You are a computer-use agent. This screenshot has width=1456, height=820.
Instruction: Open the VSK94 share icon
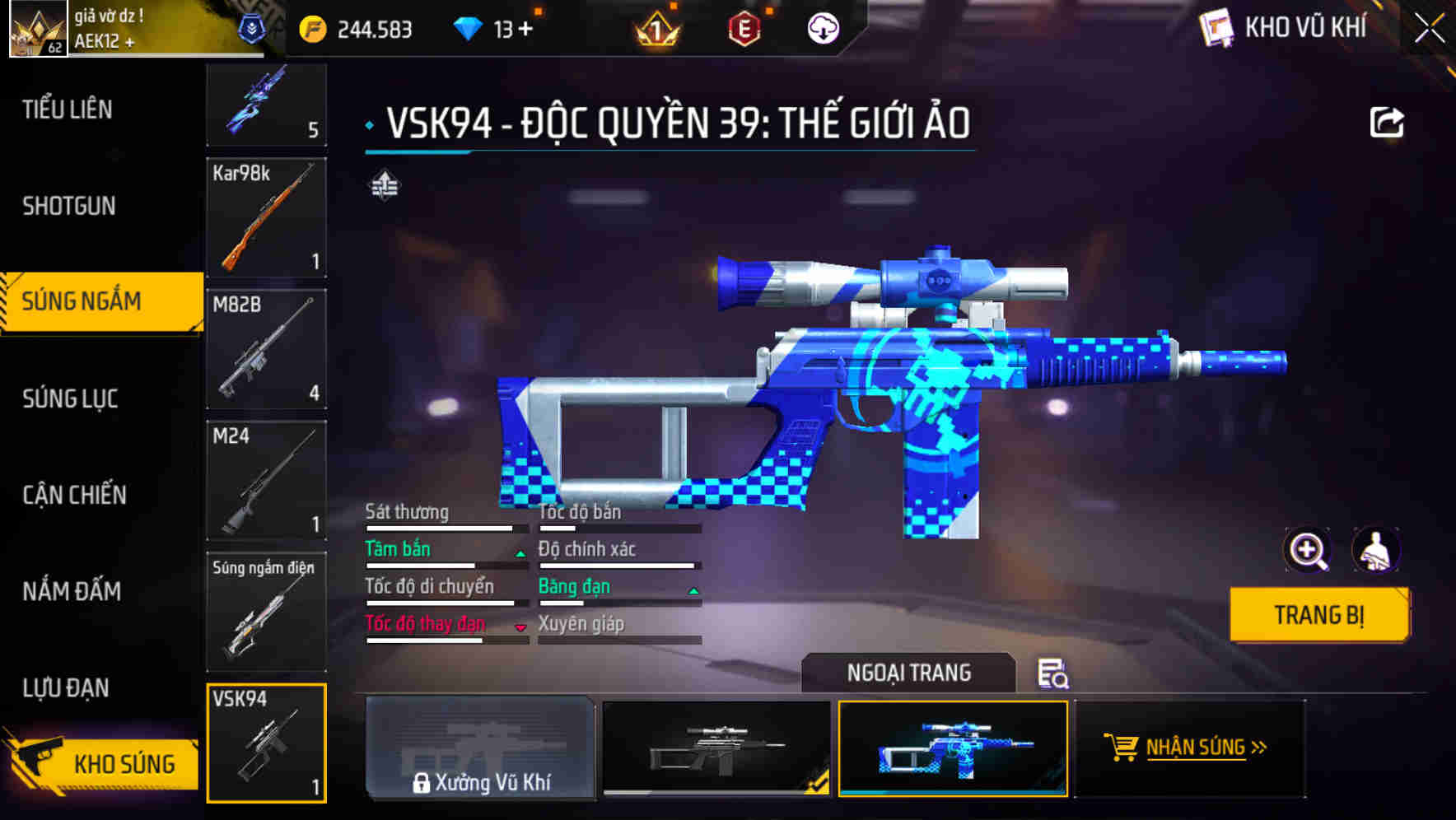point(1388,121)
